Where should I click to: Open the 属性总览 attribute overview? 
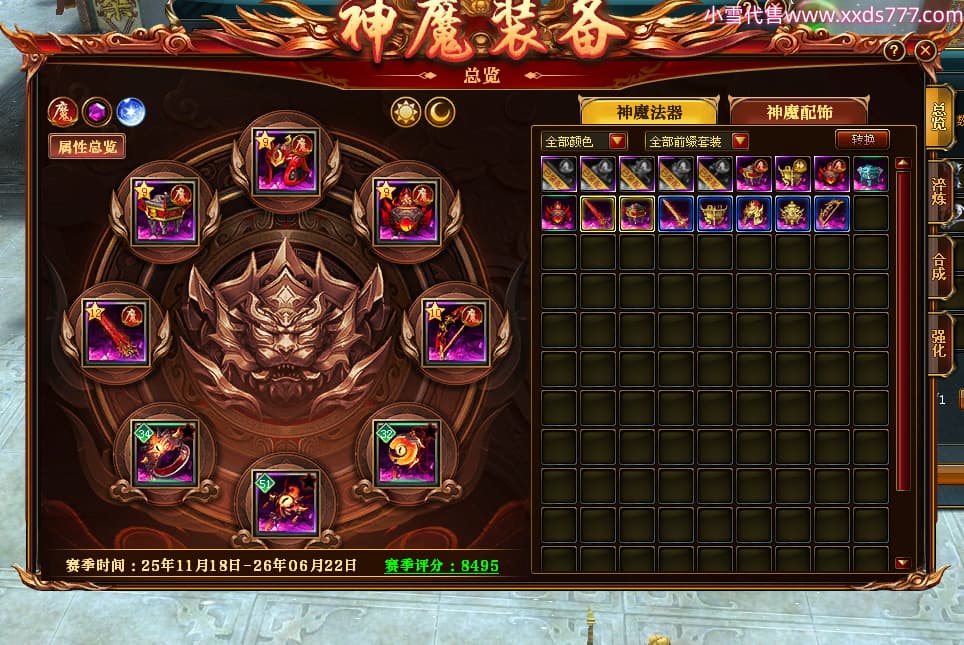pyautogui.click(x=87, y=146)
